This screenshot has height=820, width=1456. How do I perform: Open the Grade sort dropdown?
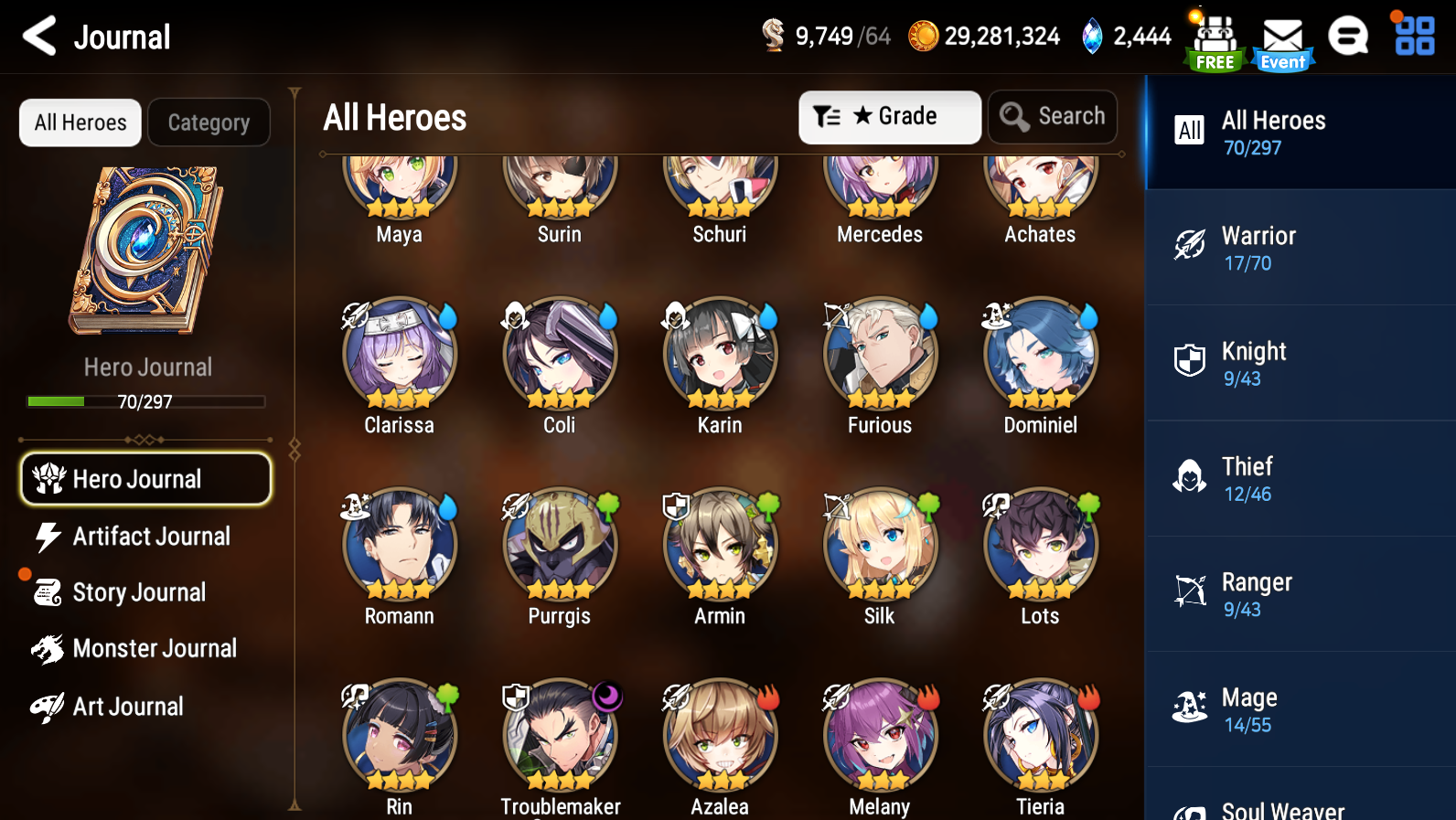click(x=889, y=117)
